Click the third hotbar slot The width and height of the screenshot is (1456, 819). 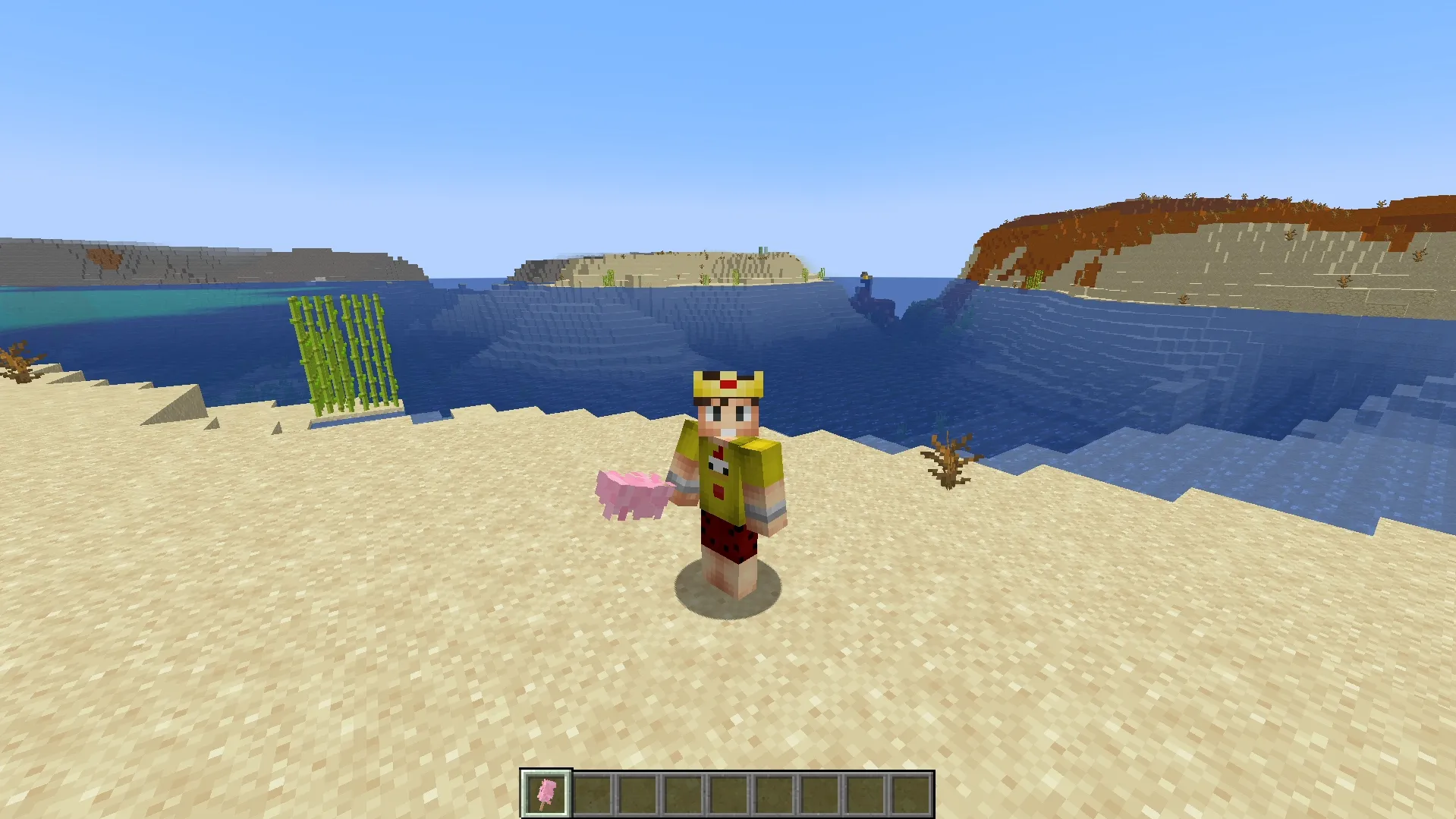tap(639, 792)
